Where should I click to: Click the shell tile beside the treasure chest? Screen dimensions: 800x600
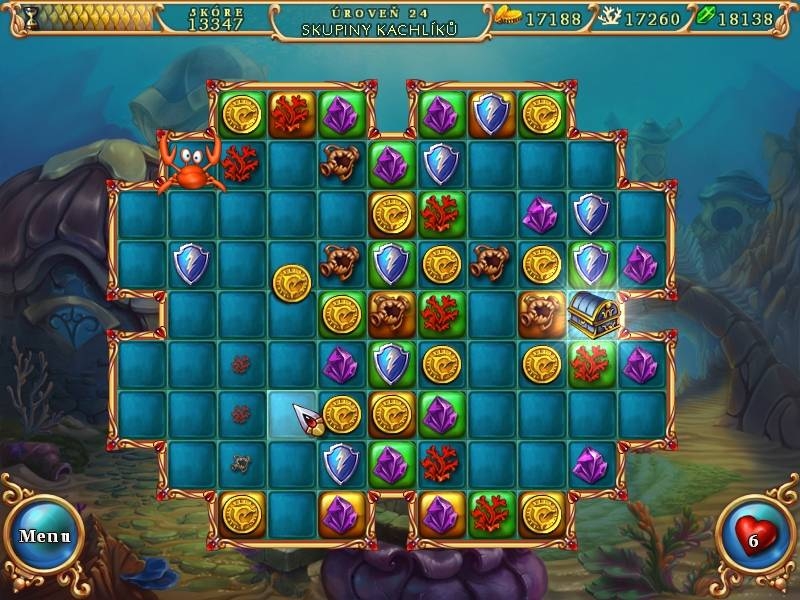[x=541, y=314]
